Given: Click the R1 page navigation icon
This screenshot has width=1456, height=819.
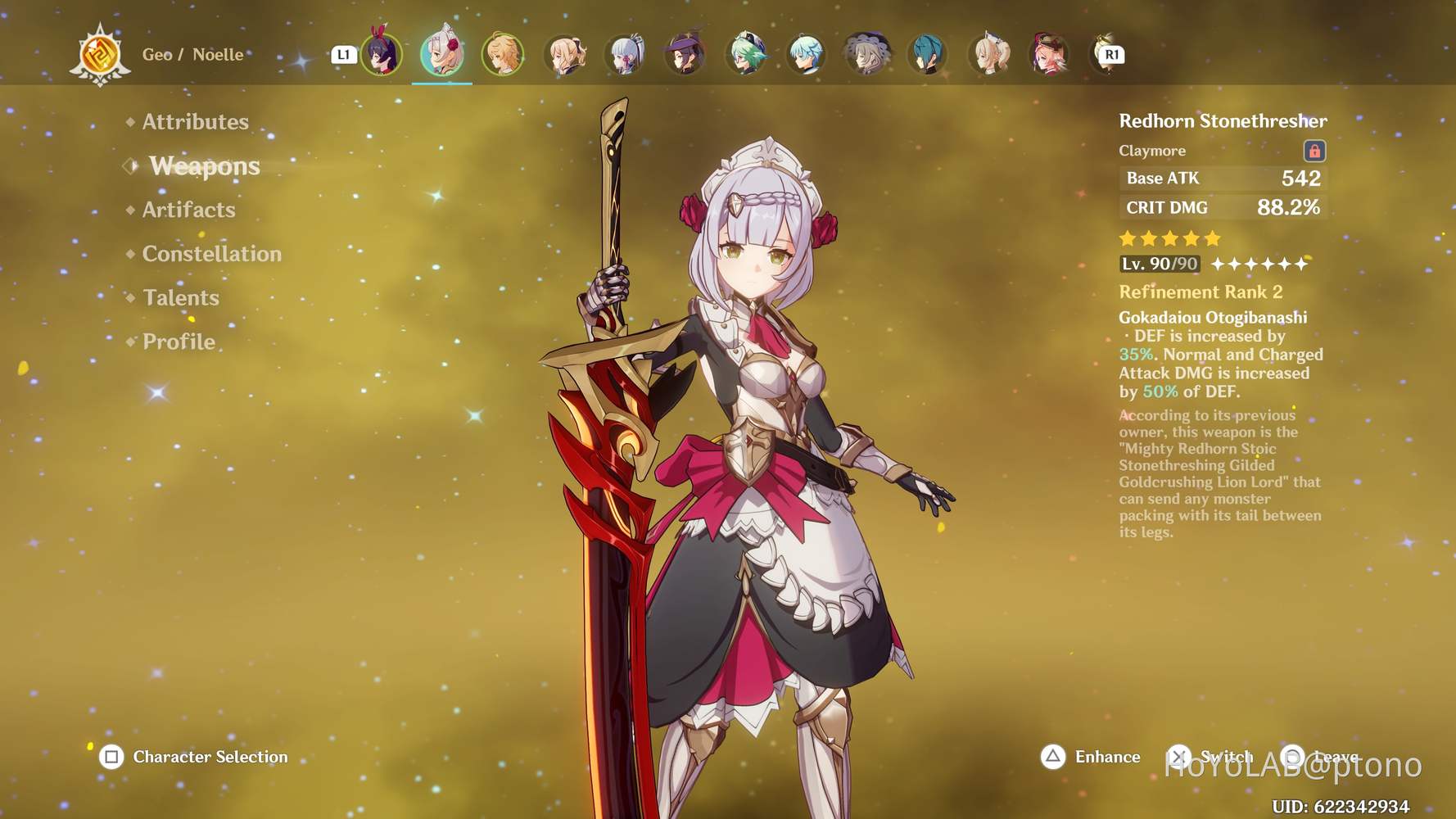Looking at the screenshot, I should click(1111, 54).
